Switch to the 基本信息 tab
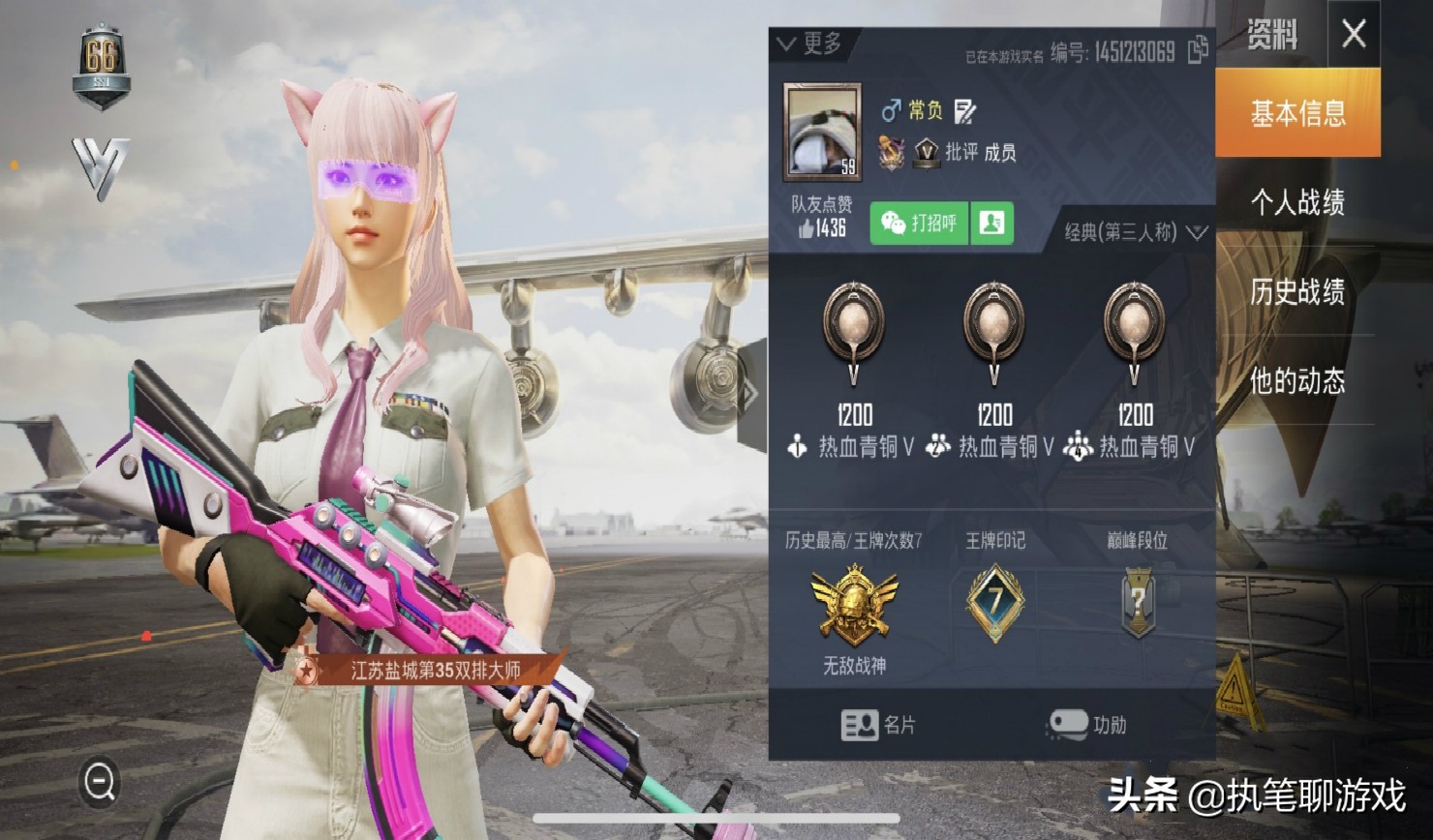 click(x=1297, y=113)
